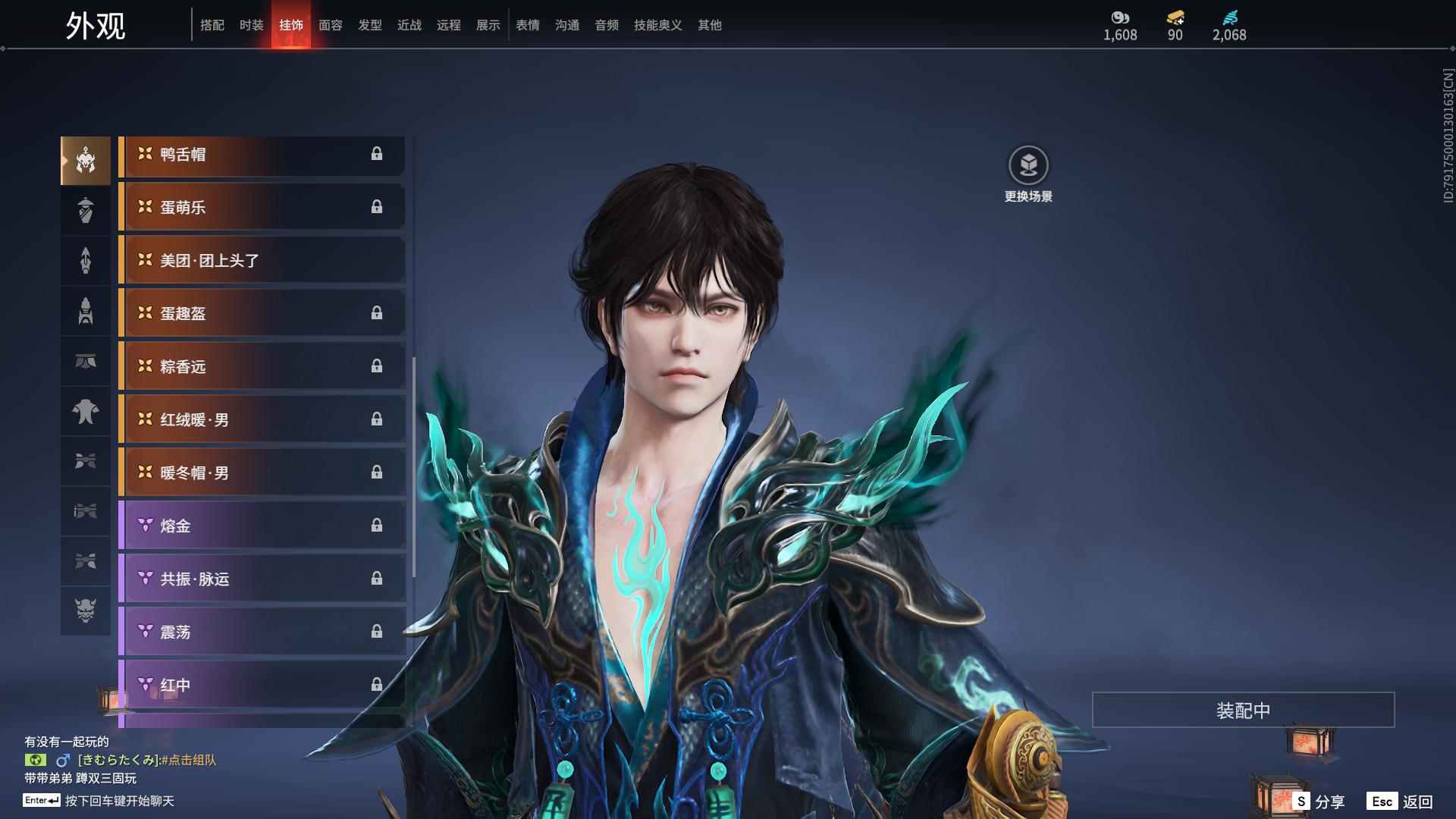The height and width of the screenshot is (819, 1456).
Task: Open the 近战 weapon tab
Action: click(409, 25)
